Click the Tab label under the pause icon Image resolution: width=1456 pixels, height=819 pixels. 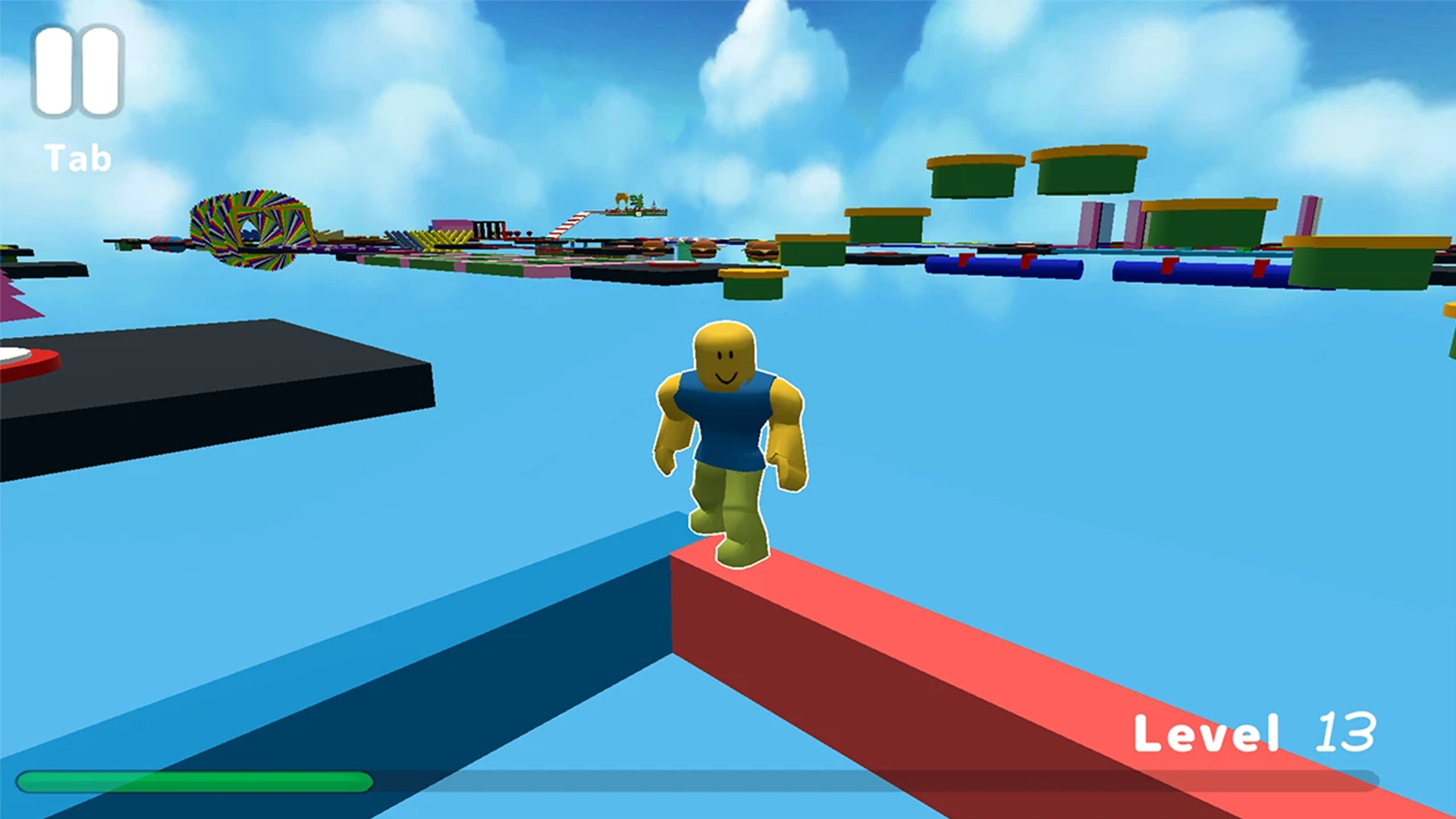tap(76, 155)
